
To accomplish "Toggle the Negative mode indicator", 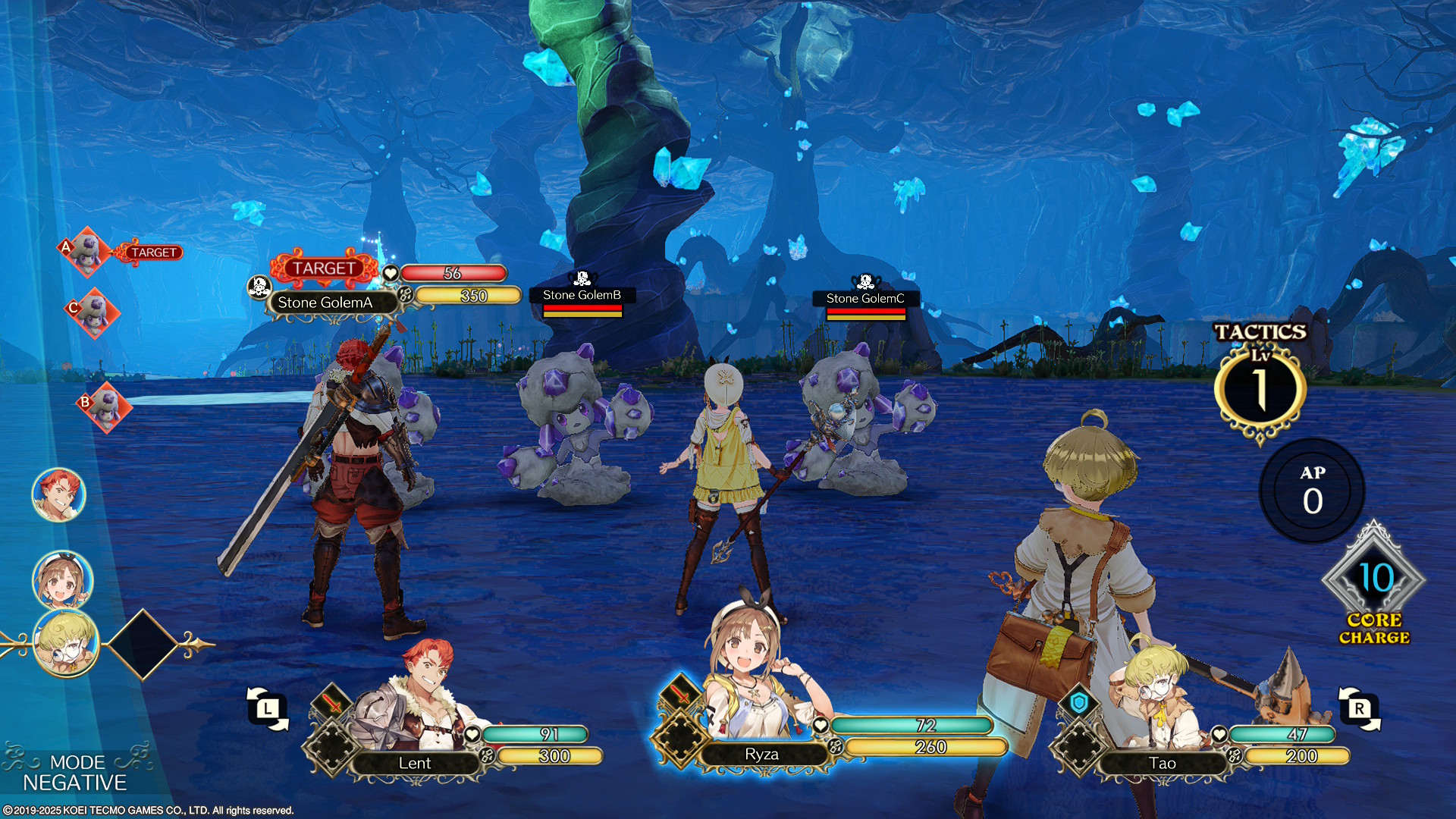I will point(74,773).
